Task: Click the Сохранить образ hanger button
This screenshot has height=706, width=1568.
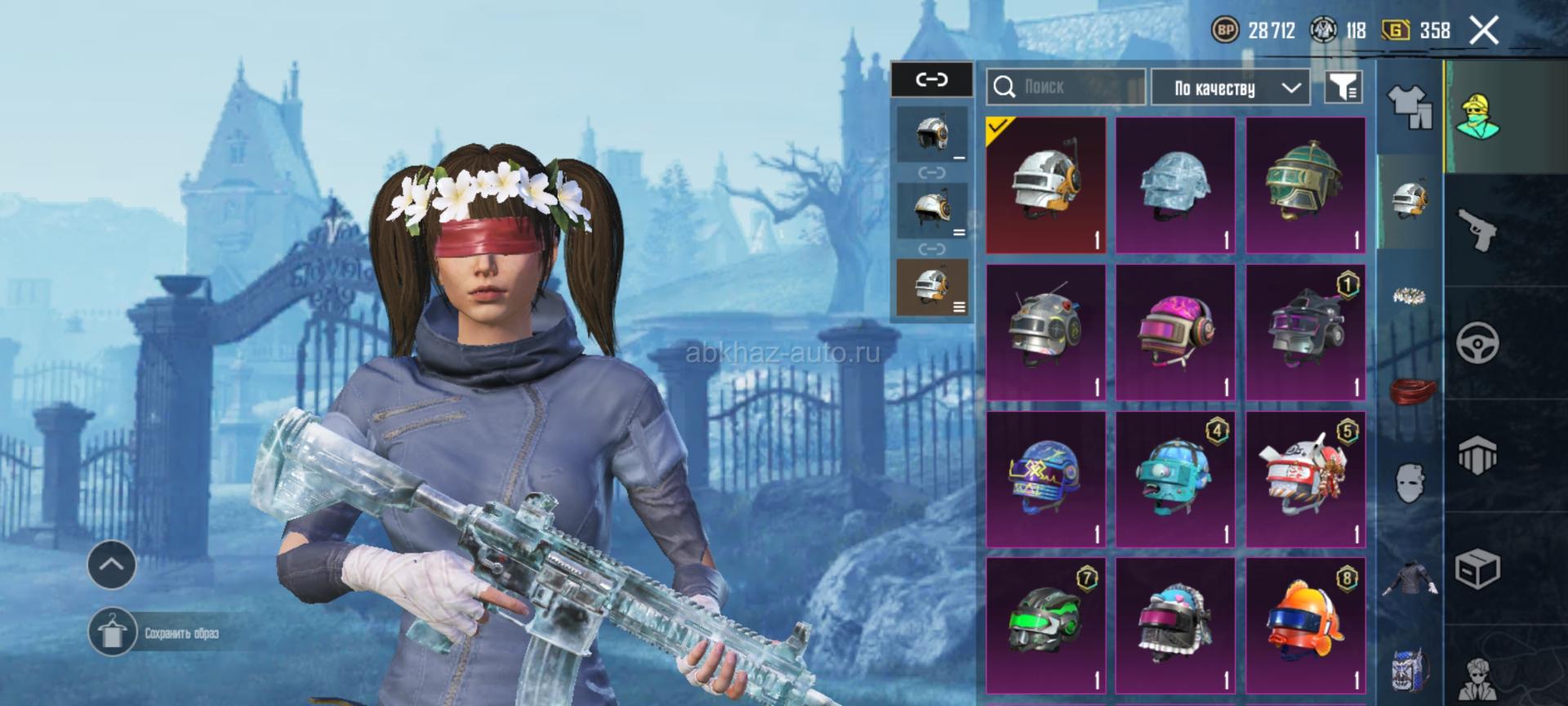Action: point(112,632)
